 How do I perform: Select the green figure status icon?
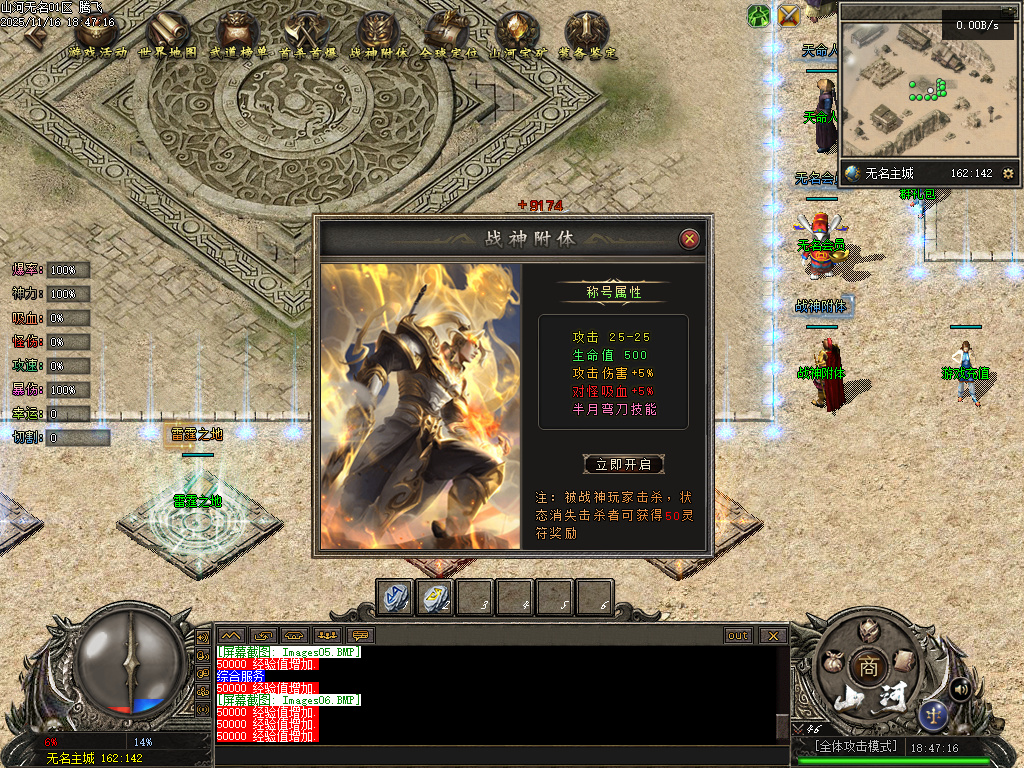(759, 16)
